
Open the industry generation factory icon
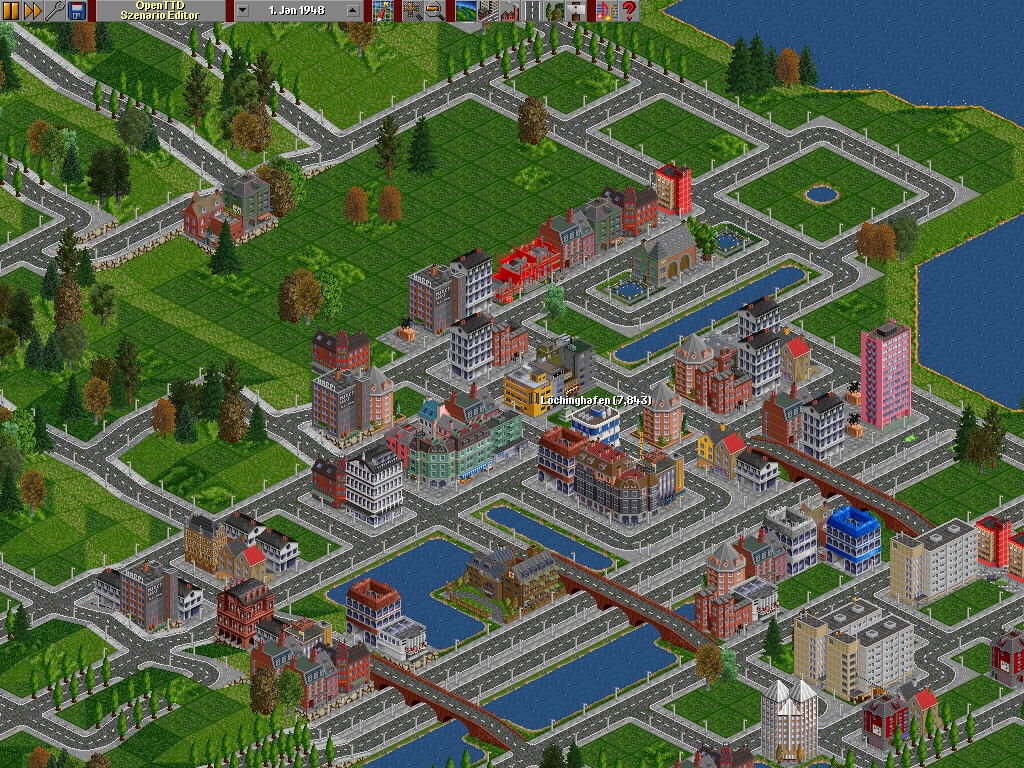tap(509, 11)
